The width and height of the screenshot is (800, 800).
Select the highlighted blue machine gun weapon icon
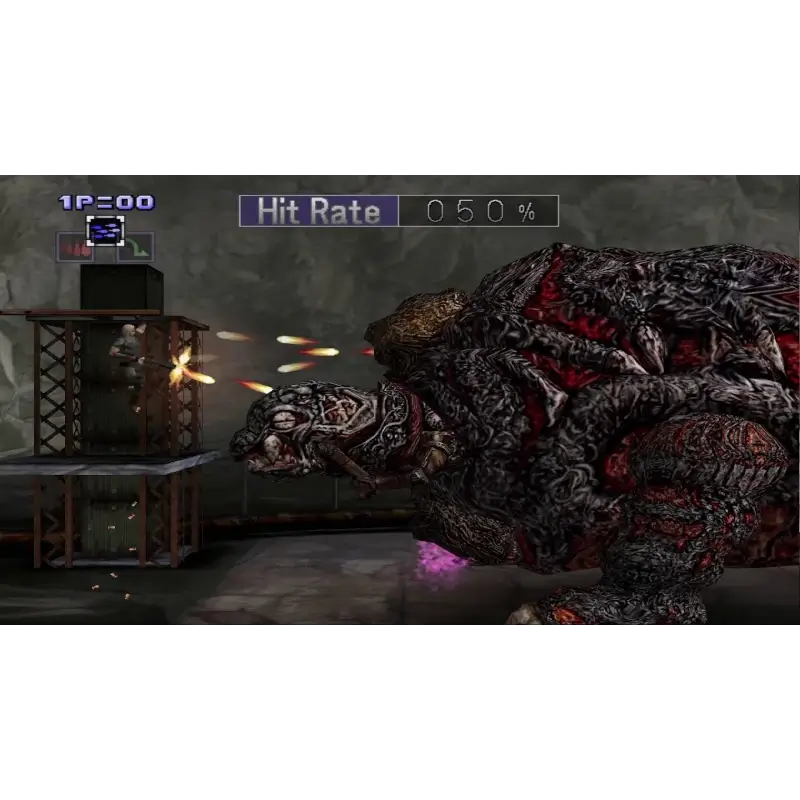point(104,231)
